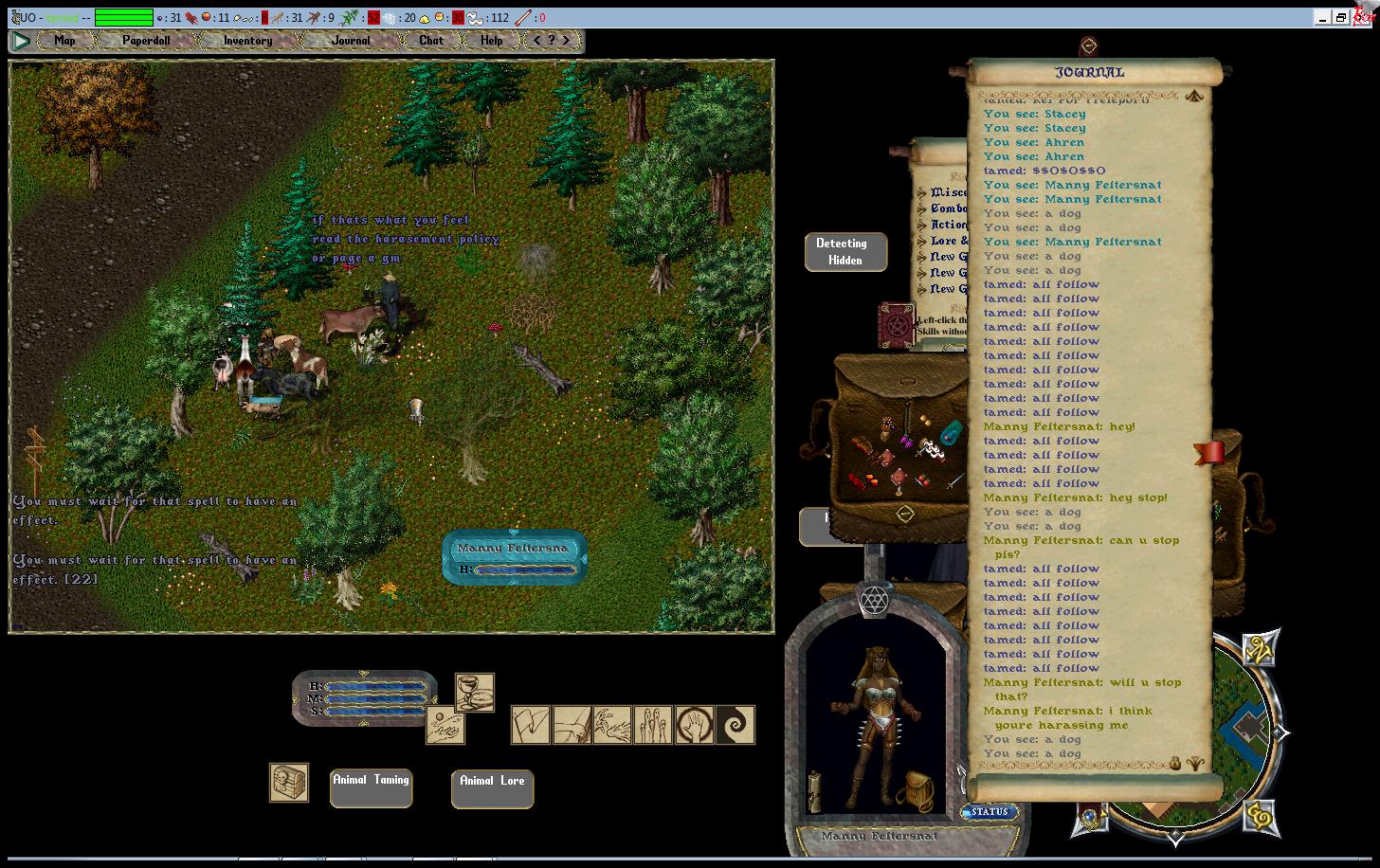Click the treasure chest icon
Viewport: 1380px width, 868px height.
tap(288, 783)
